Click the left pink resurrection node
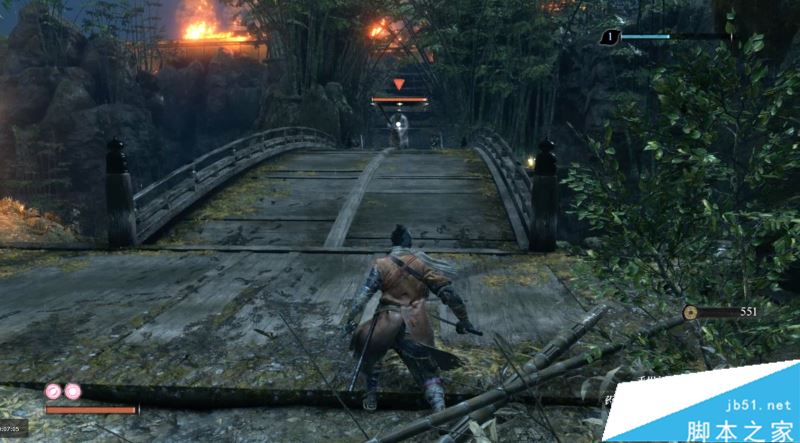 (54, 391)
